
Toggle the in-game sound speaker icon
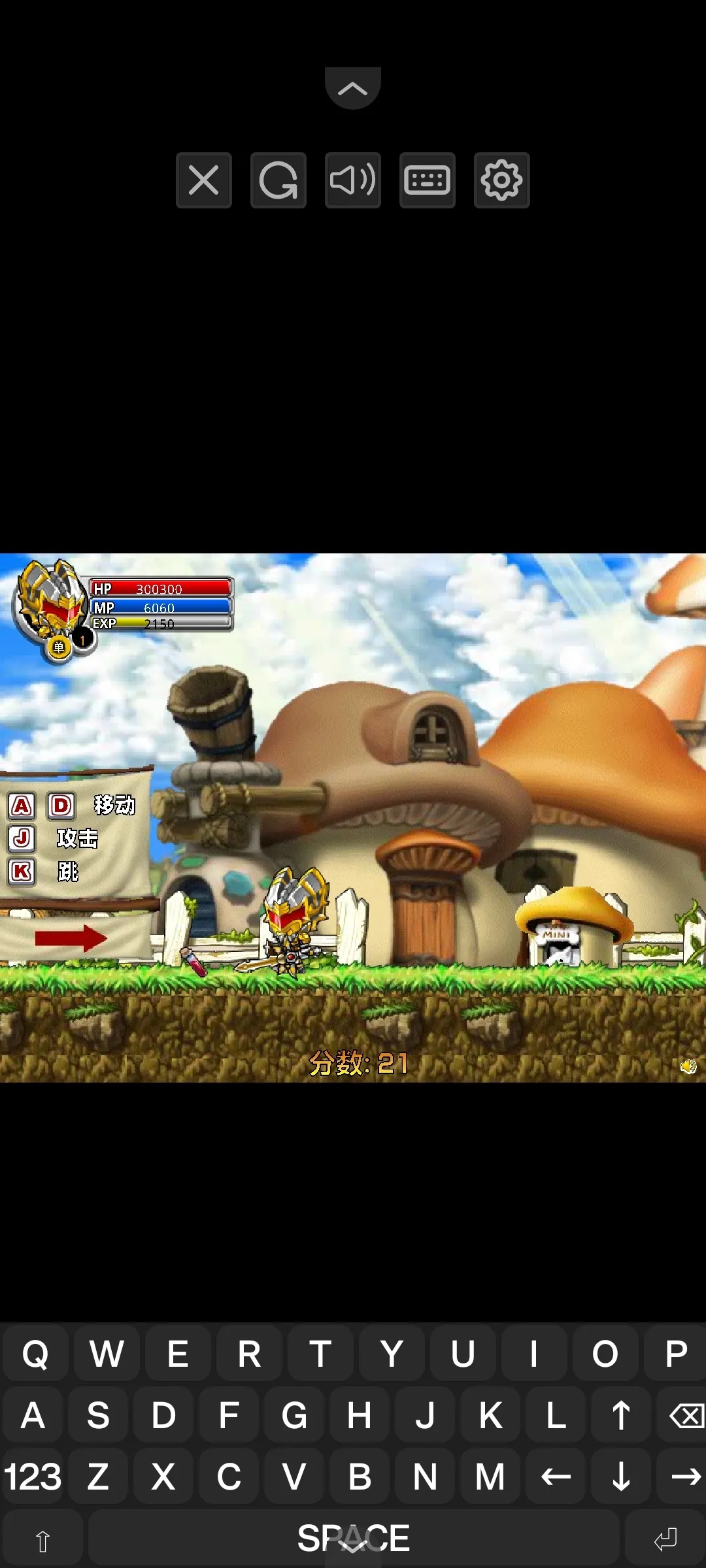688,1067
